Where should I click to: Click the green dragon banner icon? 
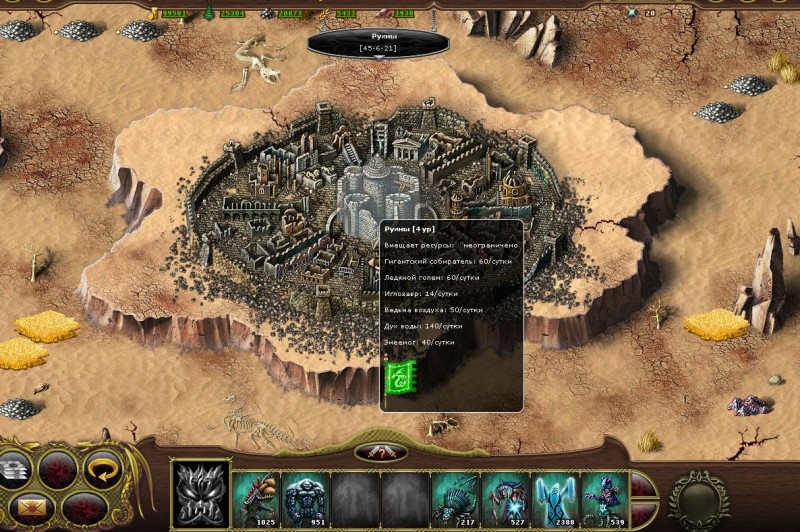coord(399,379)
